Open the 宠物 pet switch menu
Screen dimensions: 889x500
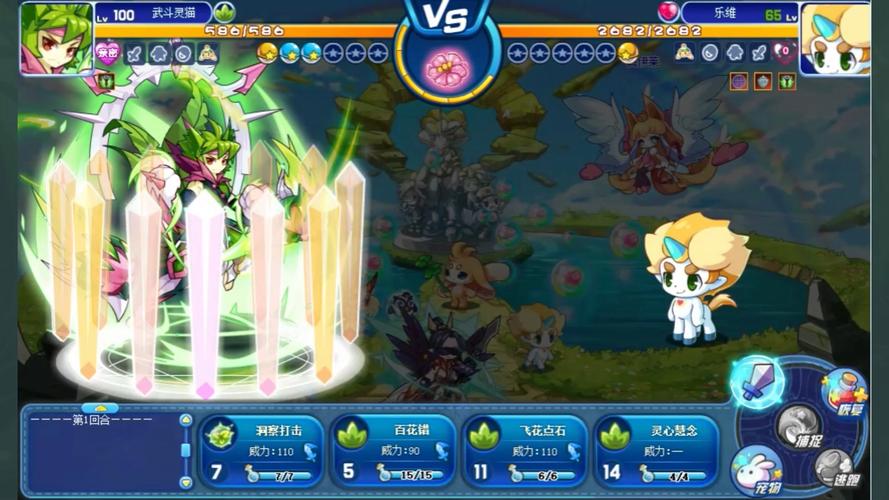pos(757,468)
